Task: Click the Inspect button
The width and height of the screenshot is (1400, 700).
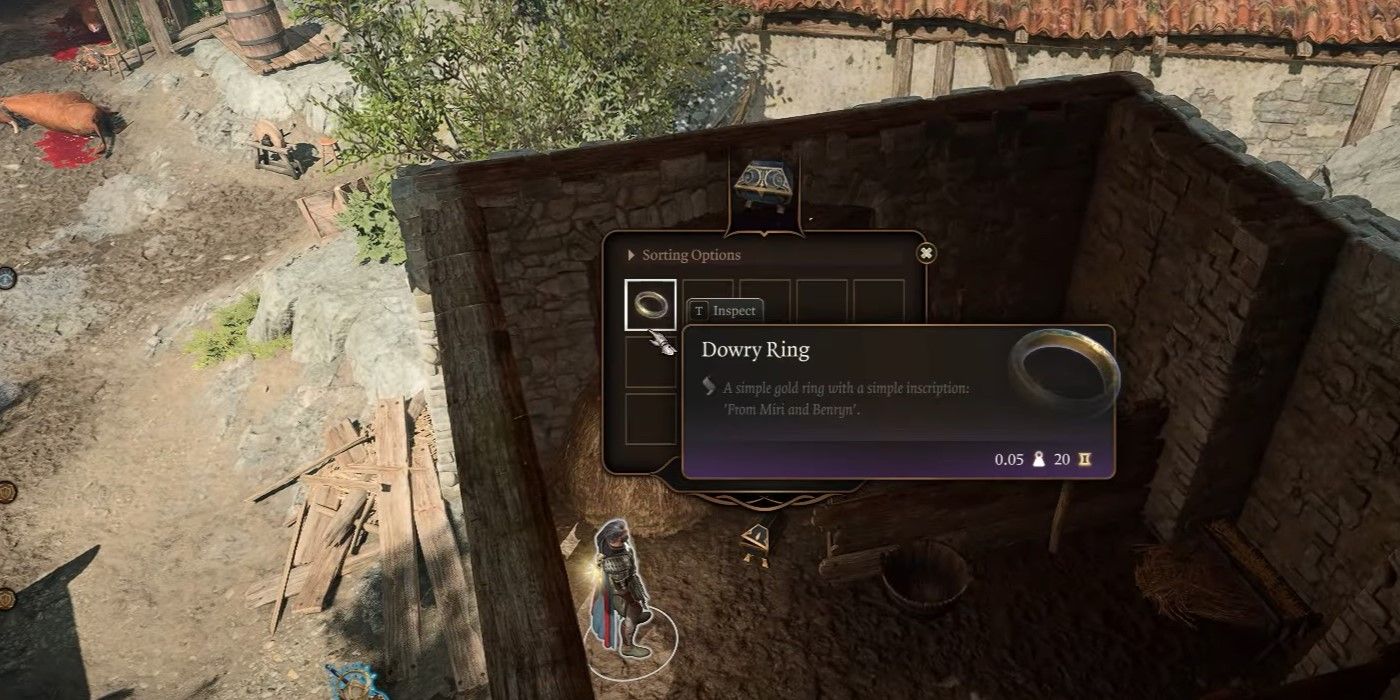Action: click(x=726, y=311)
